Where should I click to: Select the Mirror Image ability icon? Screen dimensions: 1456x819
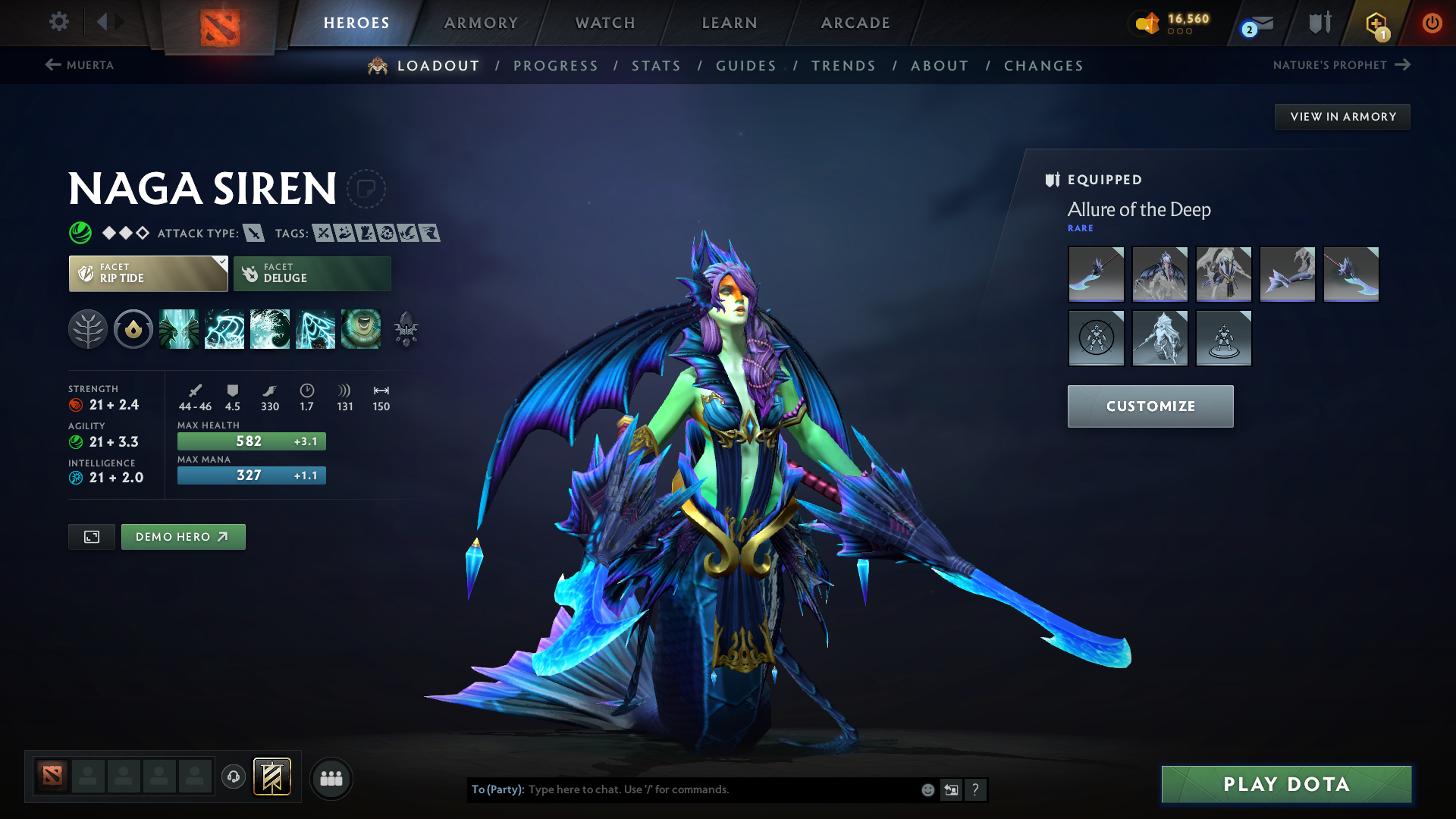[180, 329]
